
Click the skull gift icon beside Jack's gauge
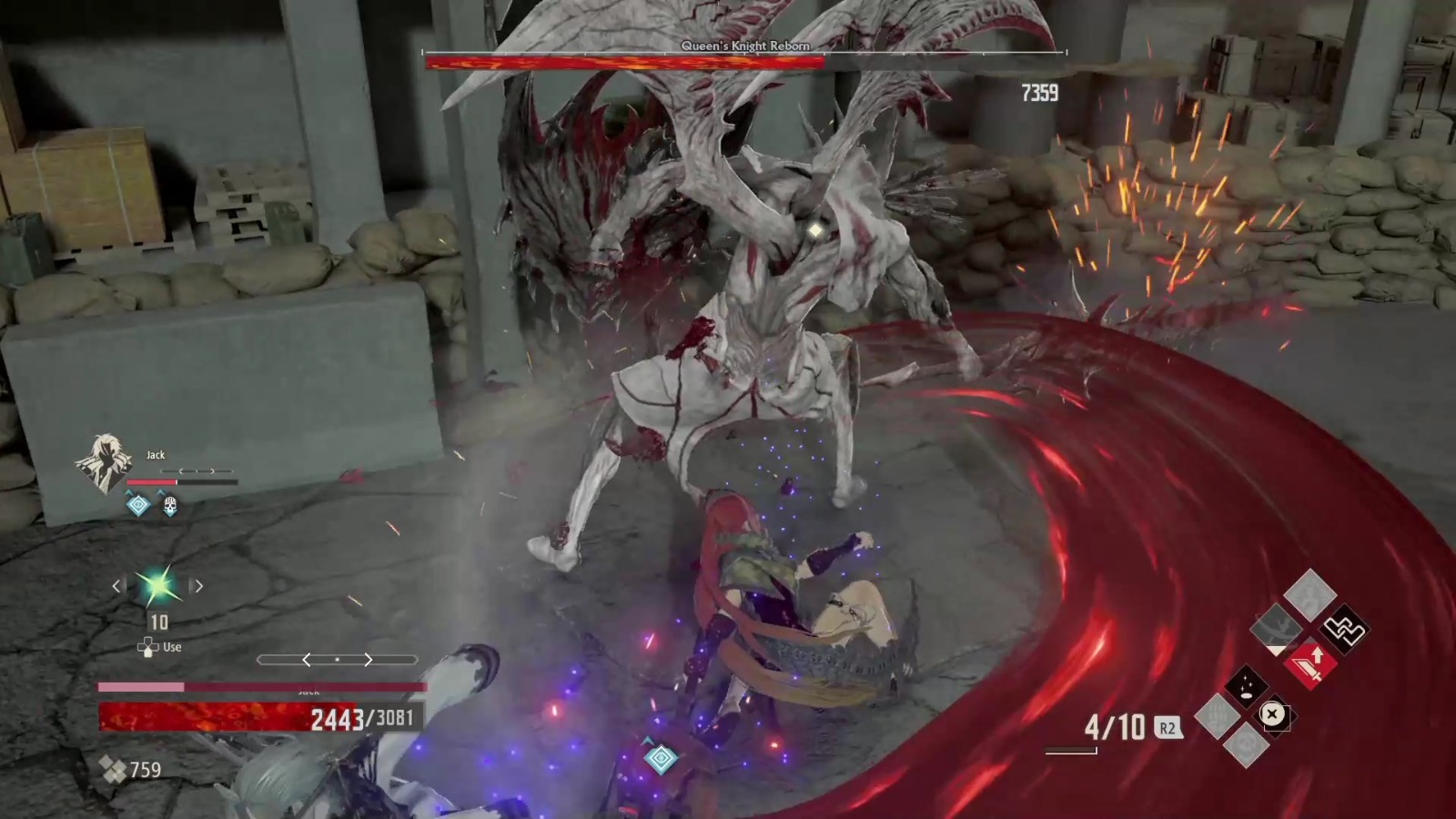point(170,504)
